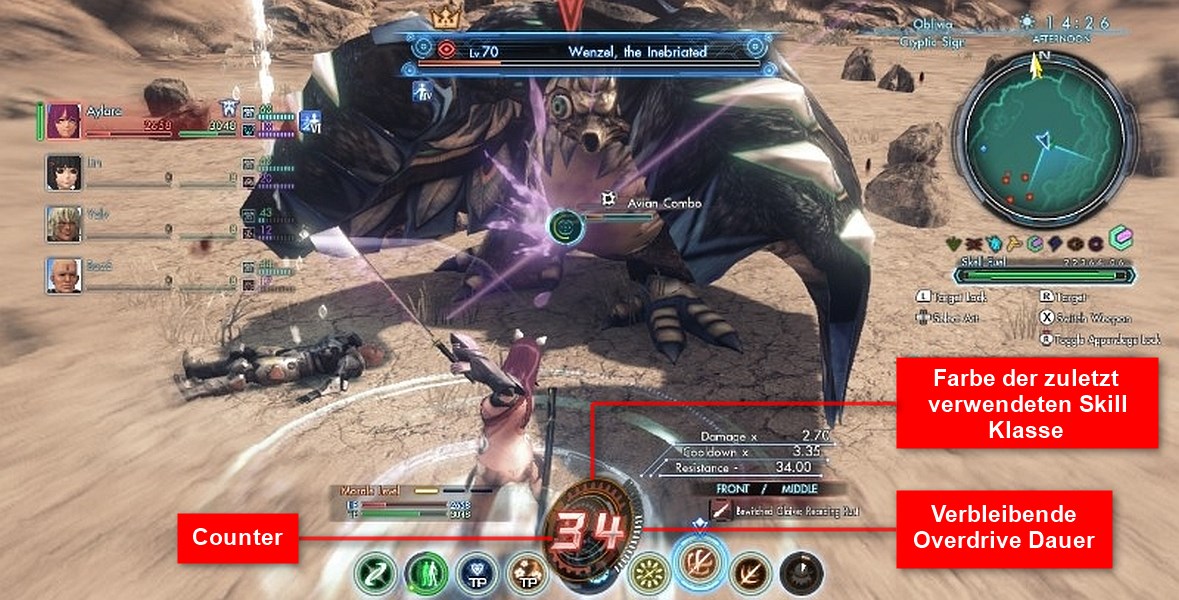Activate the yellow starburst art
1179x600 pixels.
(651, 573)
